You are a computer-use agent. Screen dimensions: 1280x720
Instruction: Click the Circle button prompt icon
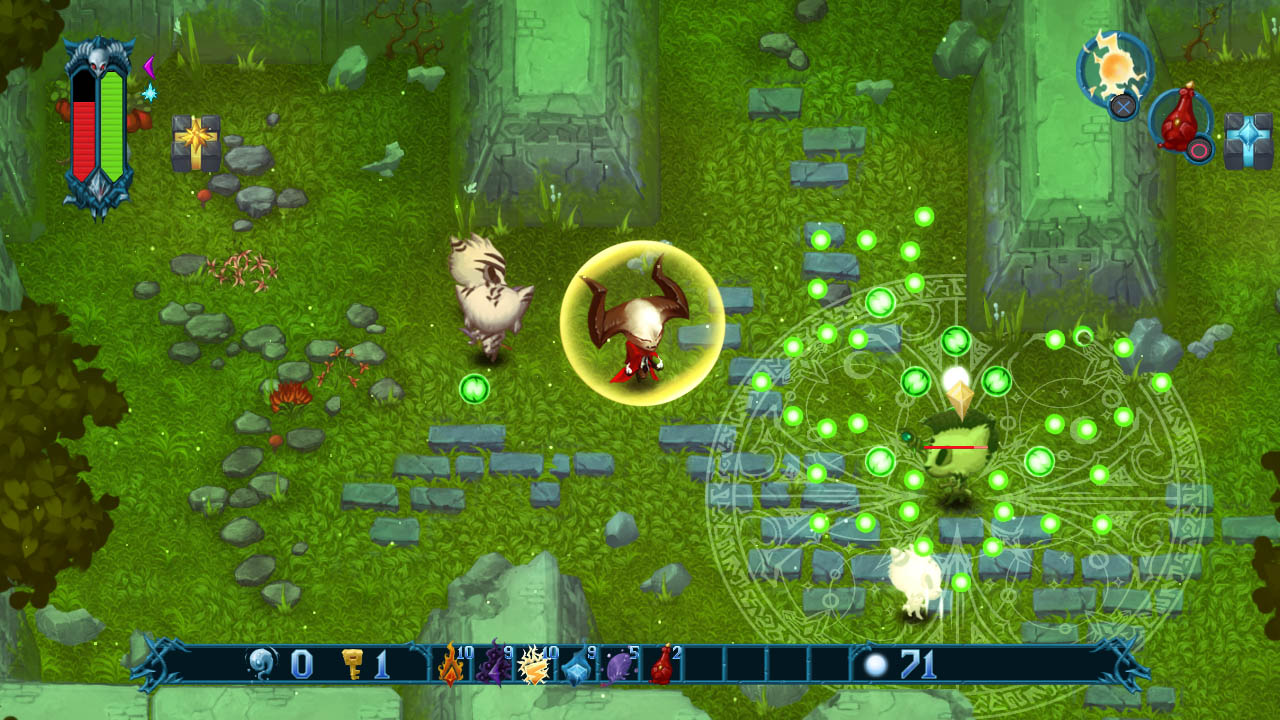point(1198,150)
